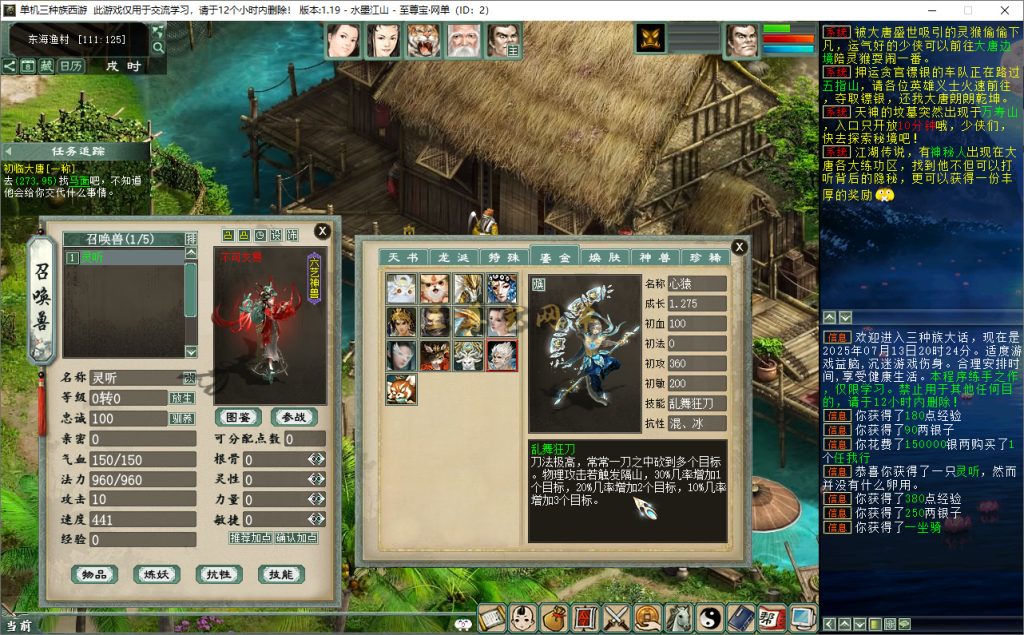Click the 炼妖 button
This screenshot has width=1024, height=635.
tap(156, 574)
